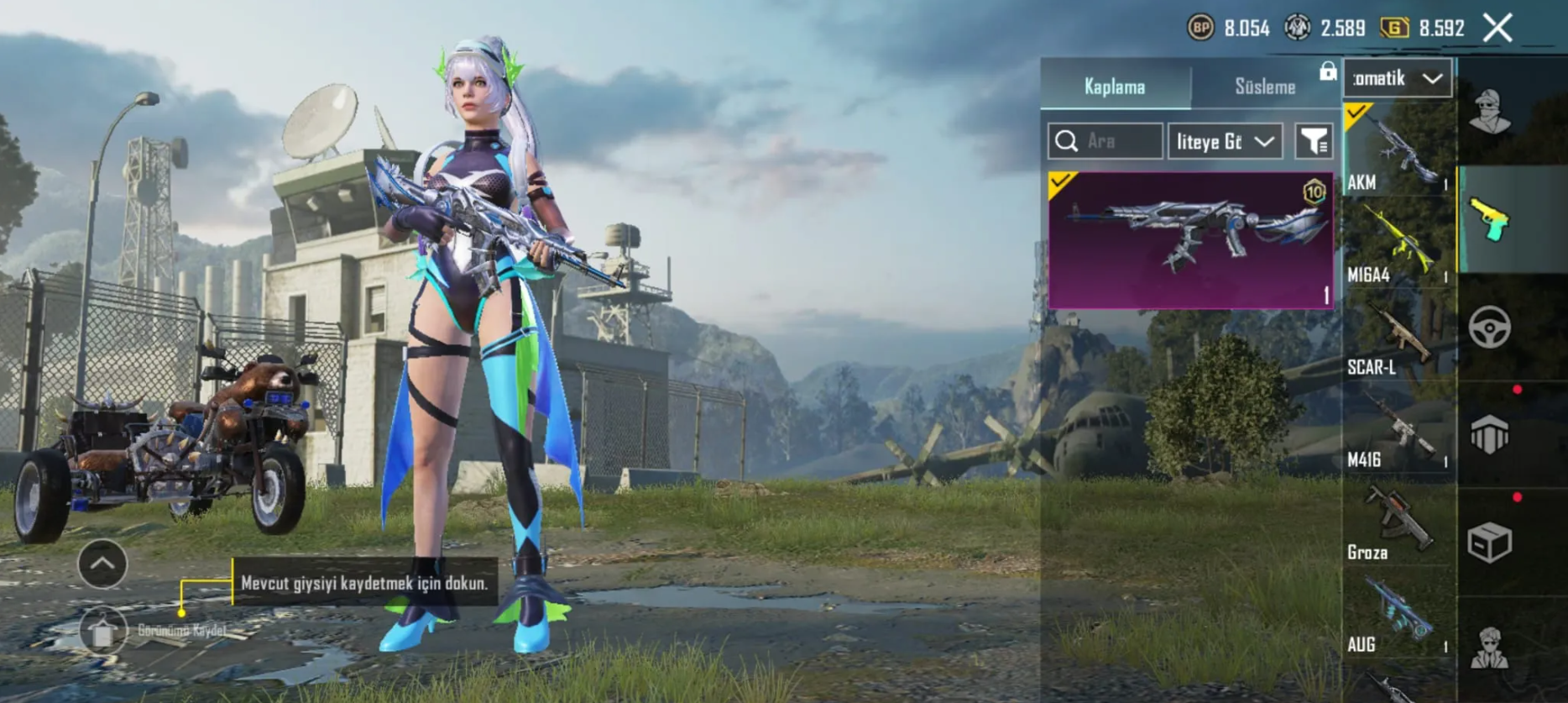Open the steering wheel vehicle category

click(x=1490, y=328)
